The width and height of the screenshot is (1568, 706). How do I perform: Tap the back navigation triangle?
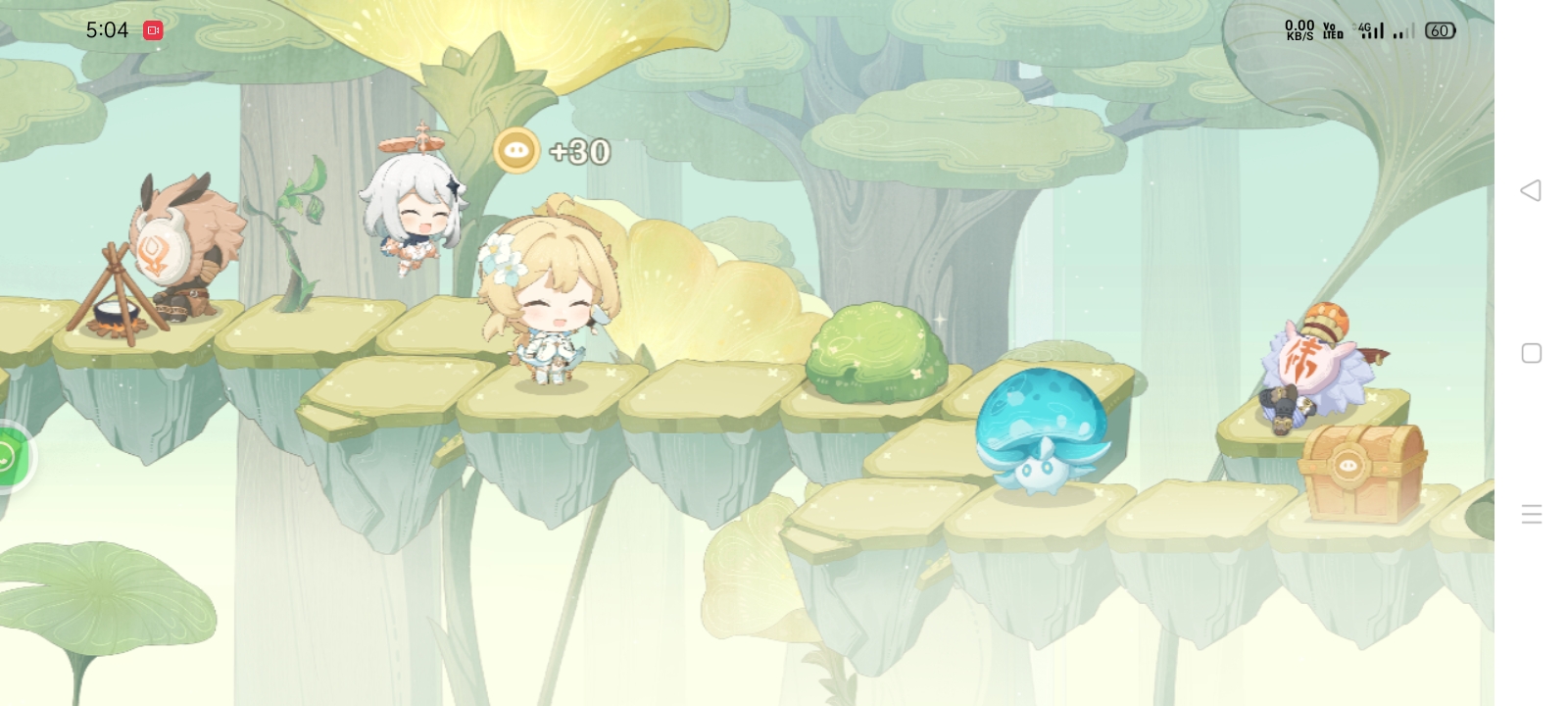coord(1531,192)
